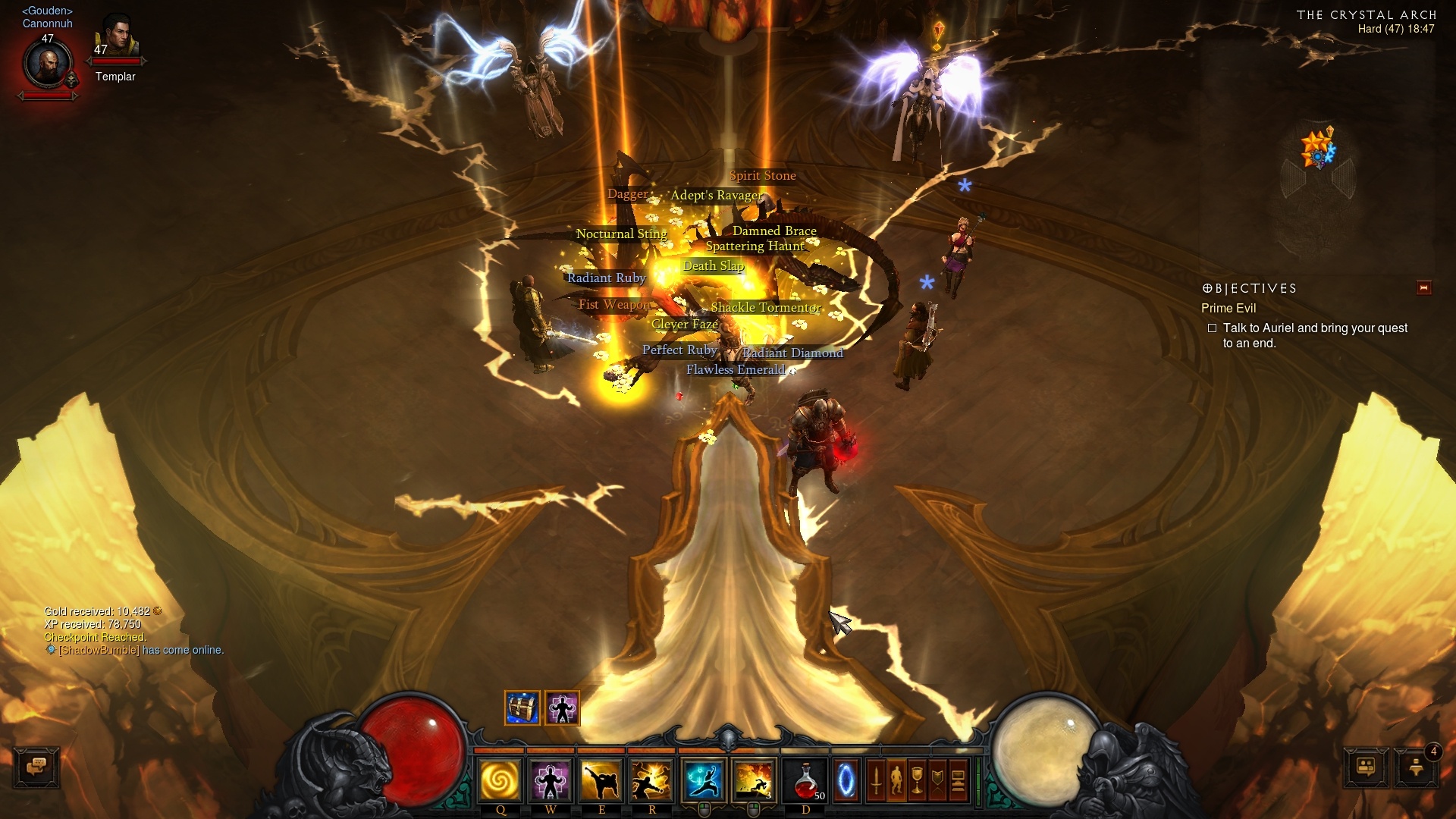
Task: Open the social speech bubble button
Action: click(x=1366, y=767)
